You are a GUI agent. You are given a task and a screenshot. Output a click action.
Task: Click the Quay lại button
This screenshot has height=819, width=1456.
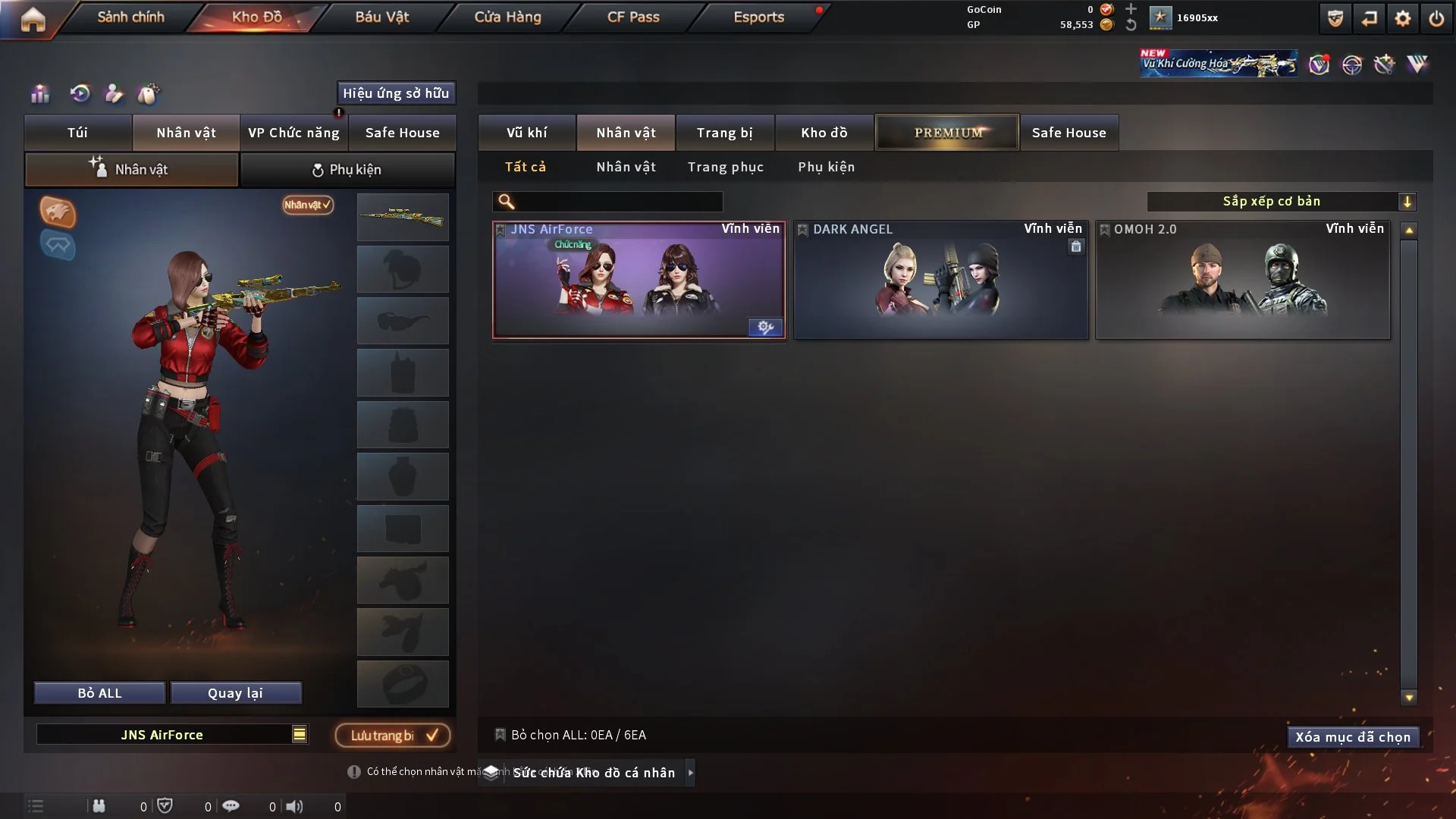pyautogui.click(x=235, y=693)
